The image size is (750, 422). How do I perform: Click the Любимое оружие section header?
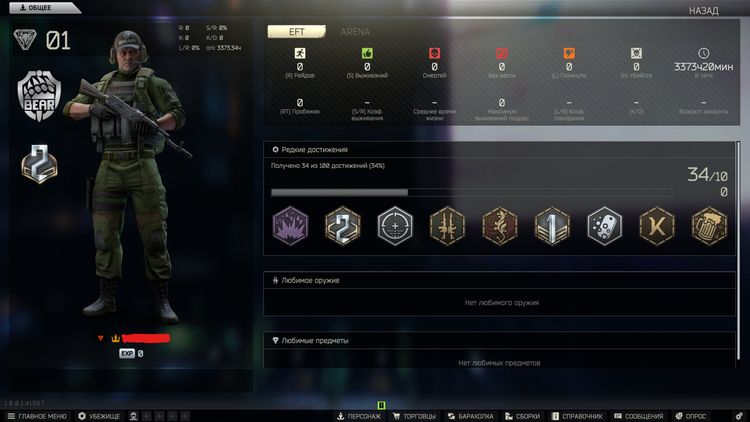[x=310, y=280]
